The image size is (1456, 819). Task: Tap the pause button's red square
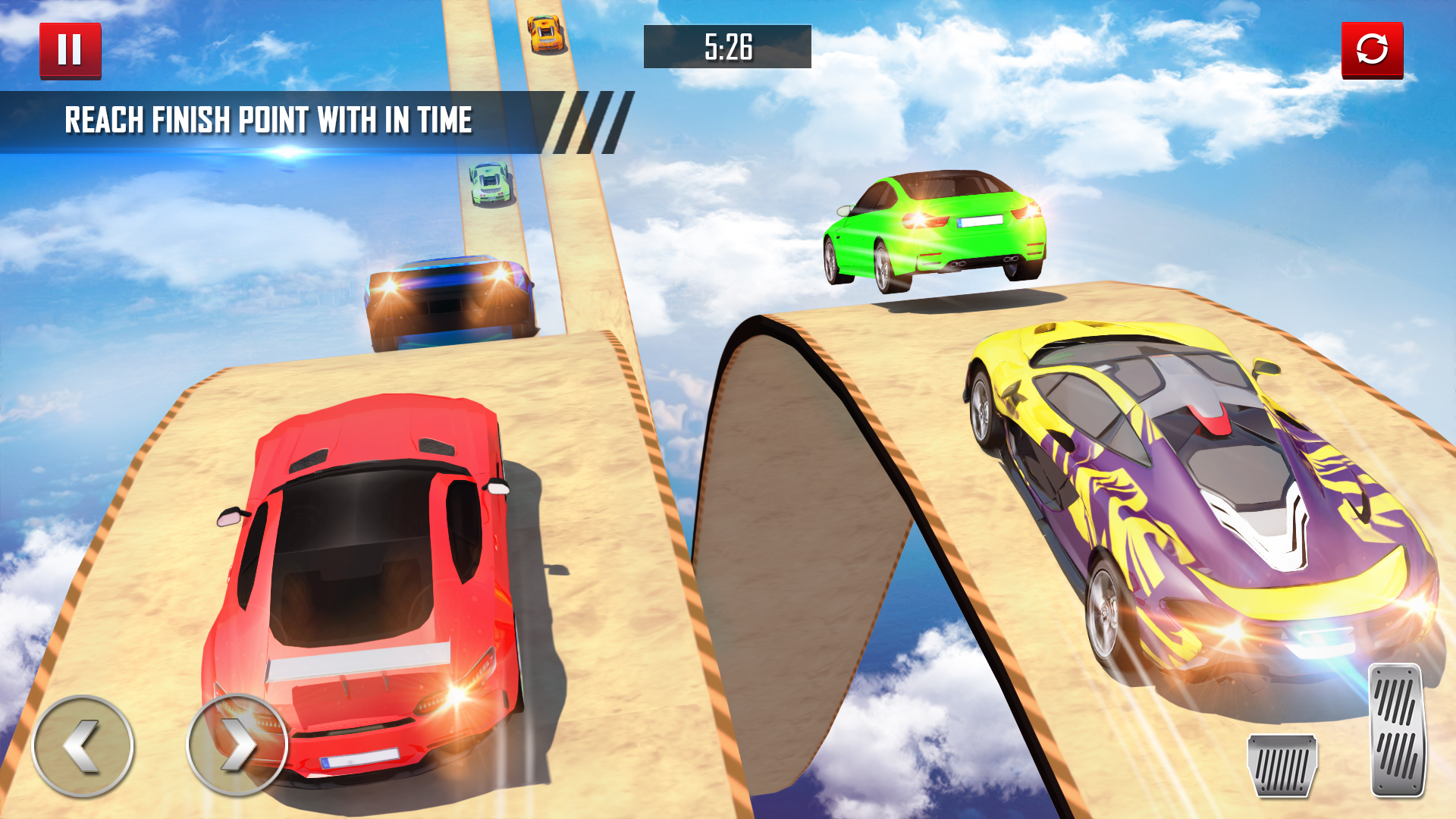click(72, 49)
